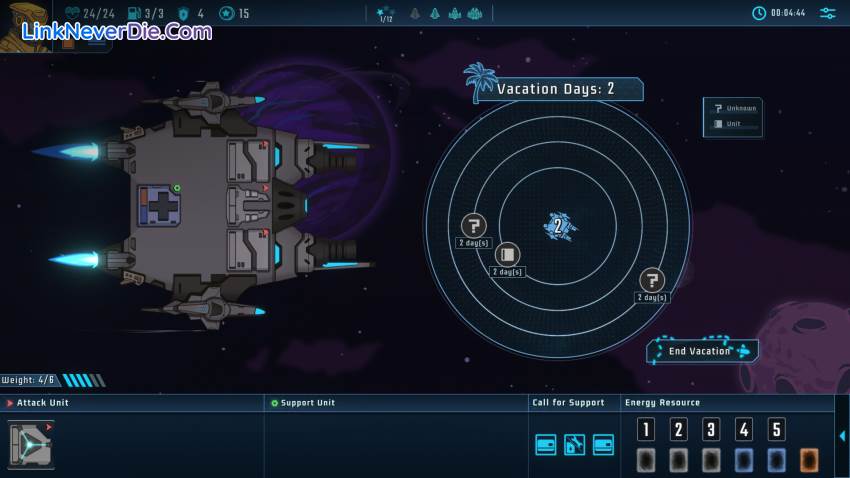850x478 pixels.
Task: Select the ship marker at radar center
Action: pos(559,225)
